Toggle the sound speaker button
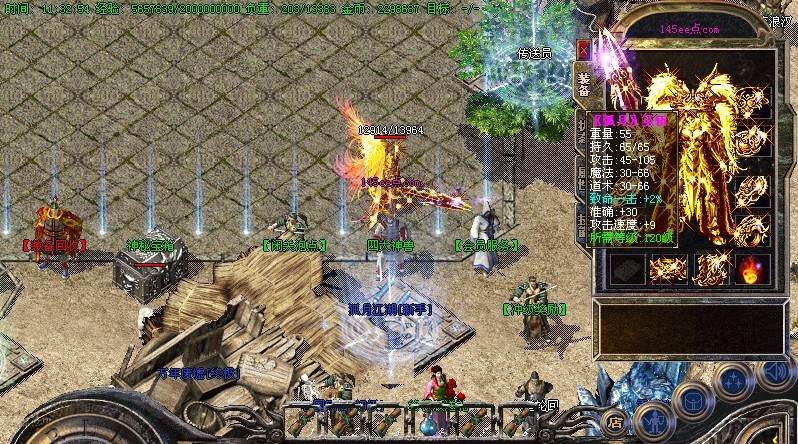 [772, 371]
